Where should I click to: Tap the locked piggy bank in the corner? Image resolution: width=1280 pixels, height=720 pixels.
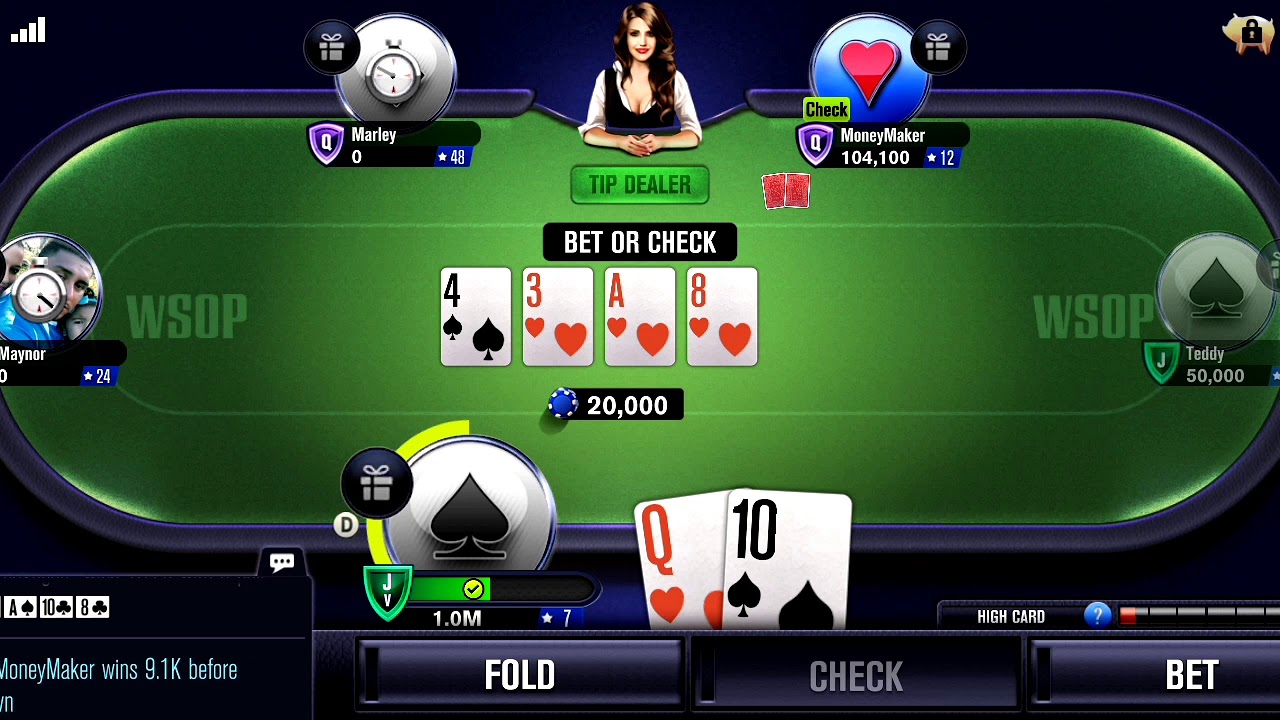coord(1248,33)
